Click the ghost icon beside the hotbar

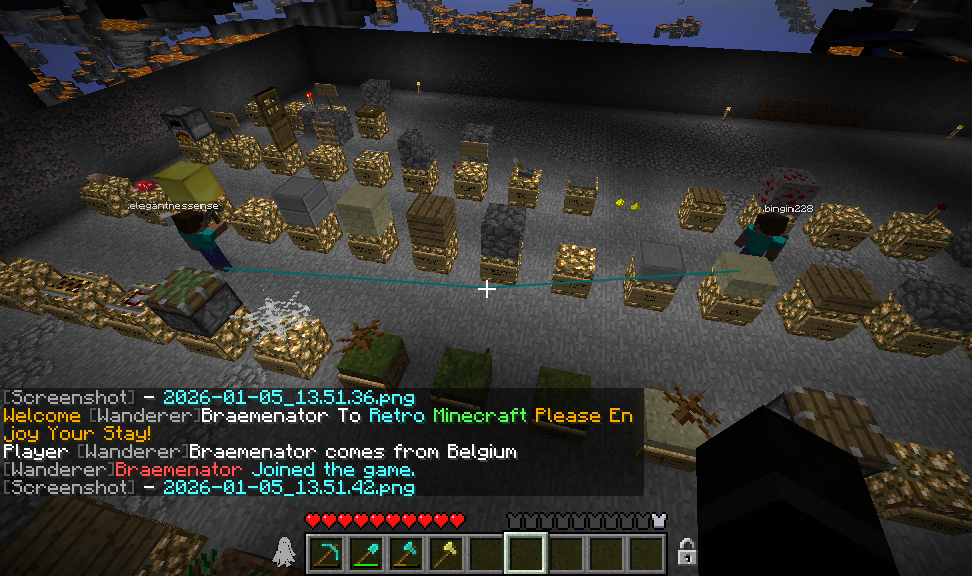(x=284, y=551)
